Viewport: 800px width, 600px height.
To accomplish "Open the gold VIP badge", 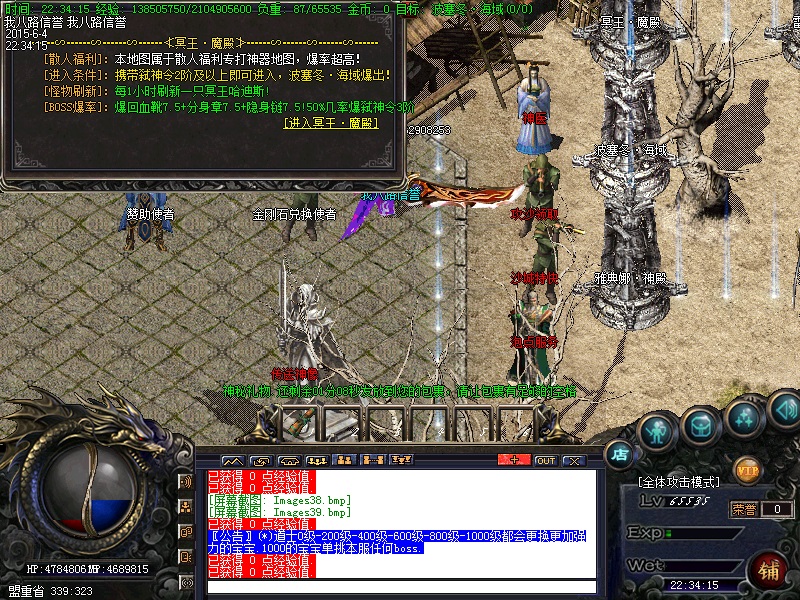I will [x=747, y=469].
